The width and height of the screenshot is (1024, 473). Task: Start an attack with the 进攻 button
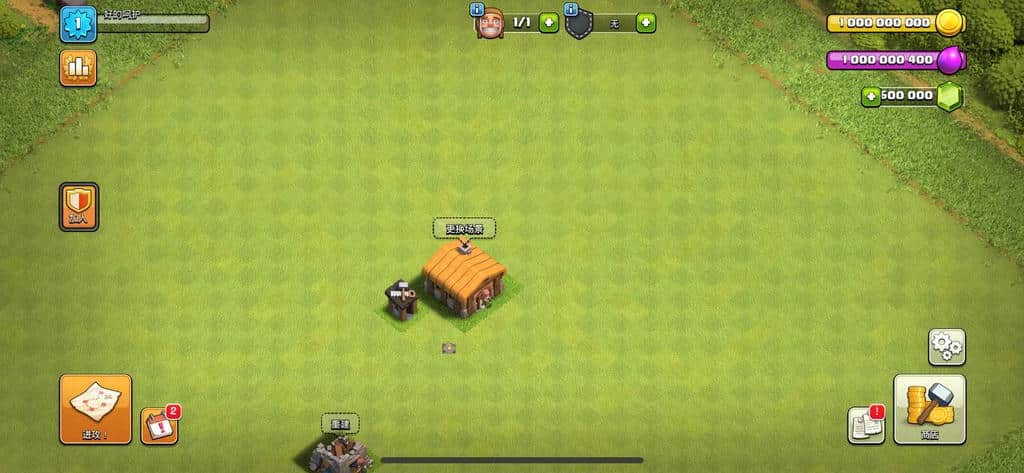[x=95, y=409]
